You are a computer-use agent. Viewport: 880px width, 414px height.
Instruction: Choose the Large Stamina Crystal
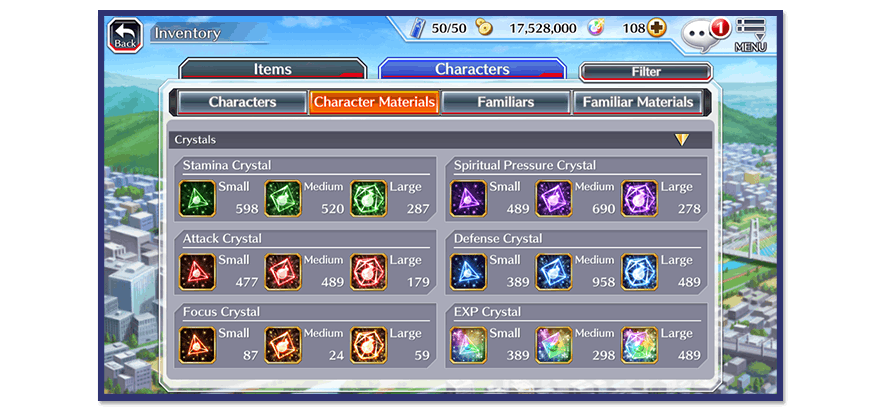tap(369, 199)
